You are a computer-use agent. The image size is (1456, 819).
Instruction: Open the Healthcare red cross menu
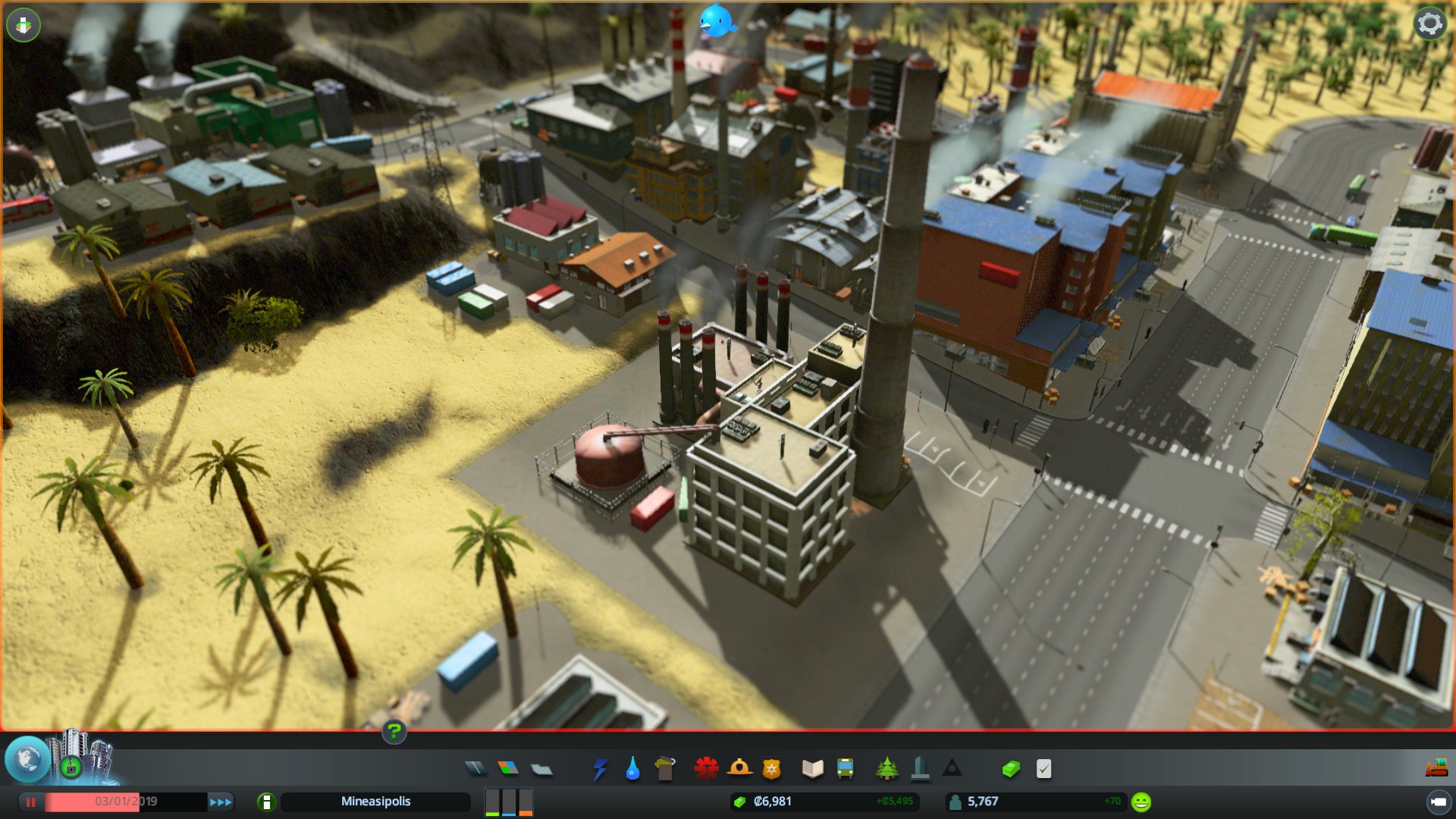[x=706, y=769]
